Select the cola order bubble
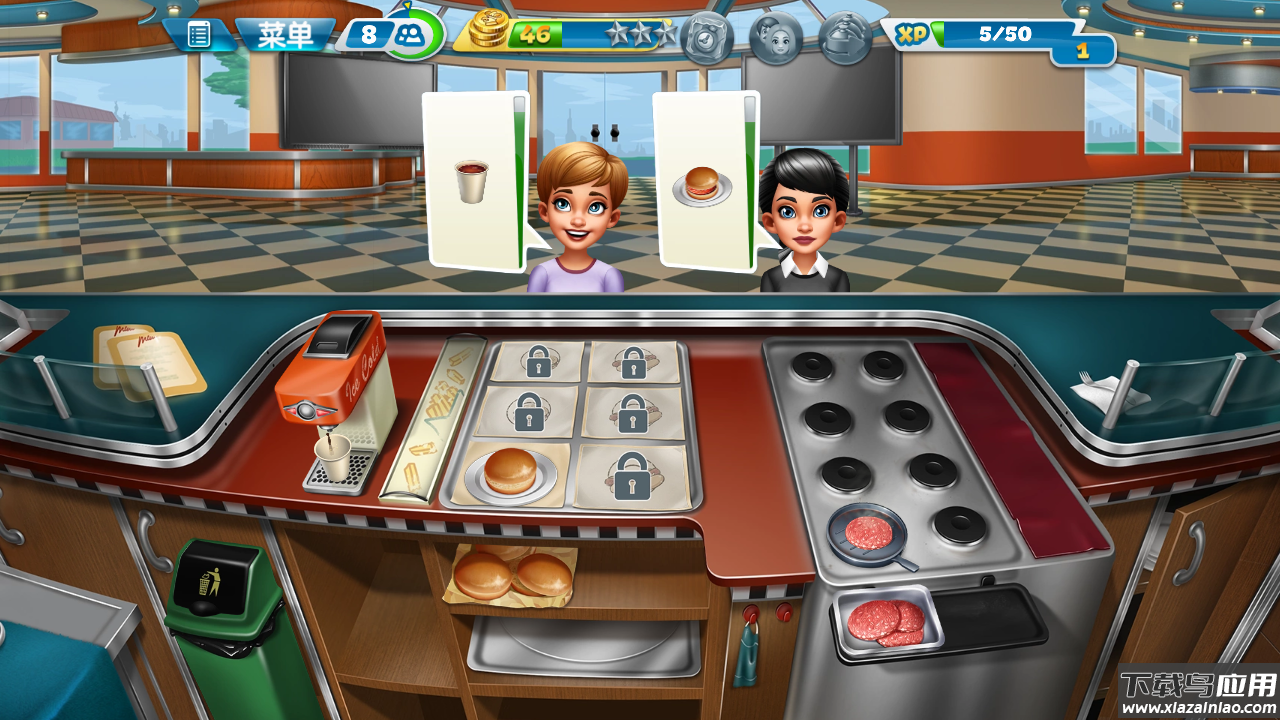 point(474,180)
